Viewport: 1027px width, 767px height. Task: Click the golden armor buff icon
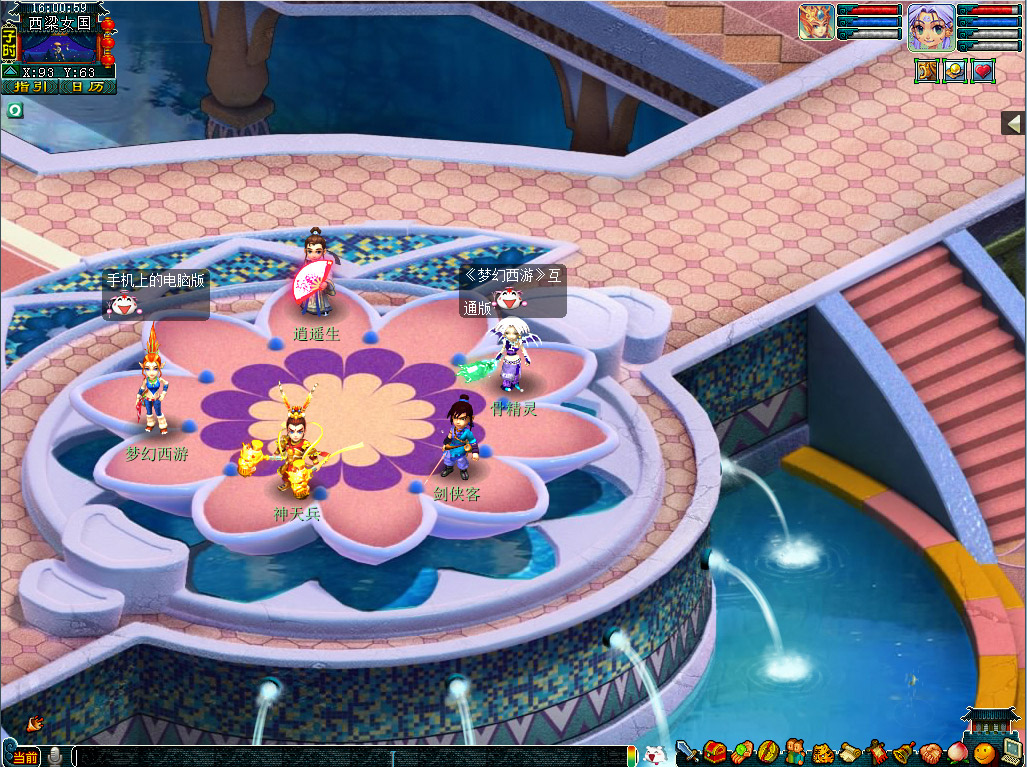(x=927, y=71)
